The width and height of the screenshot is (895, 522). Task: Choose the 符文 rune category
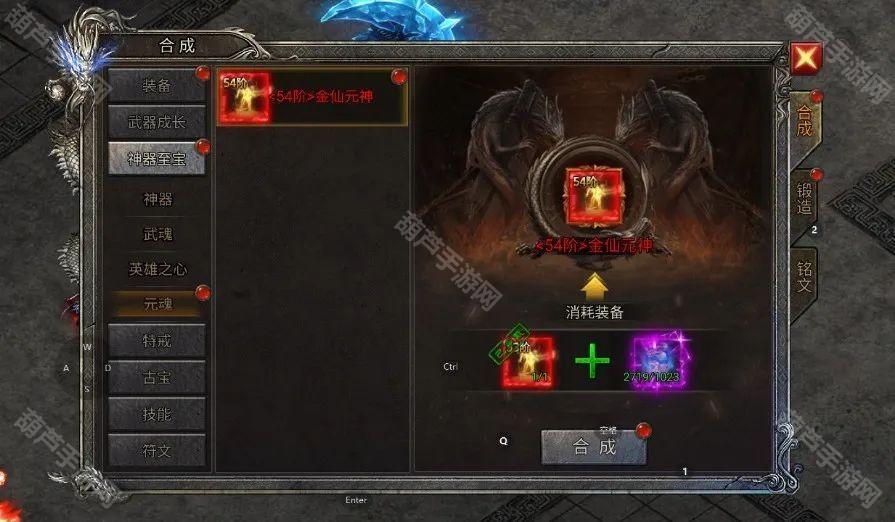coord(156,450)
